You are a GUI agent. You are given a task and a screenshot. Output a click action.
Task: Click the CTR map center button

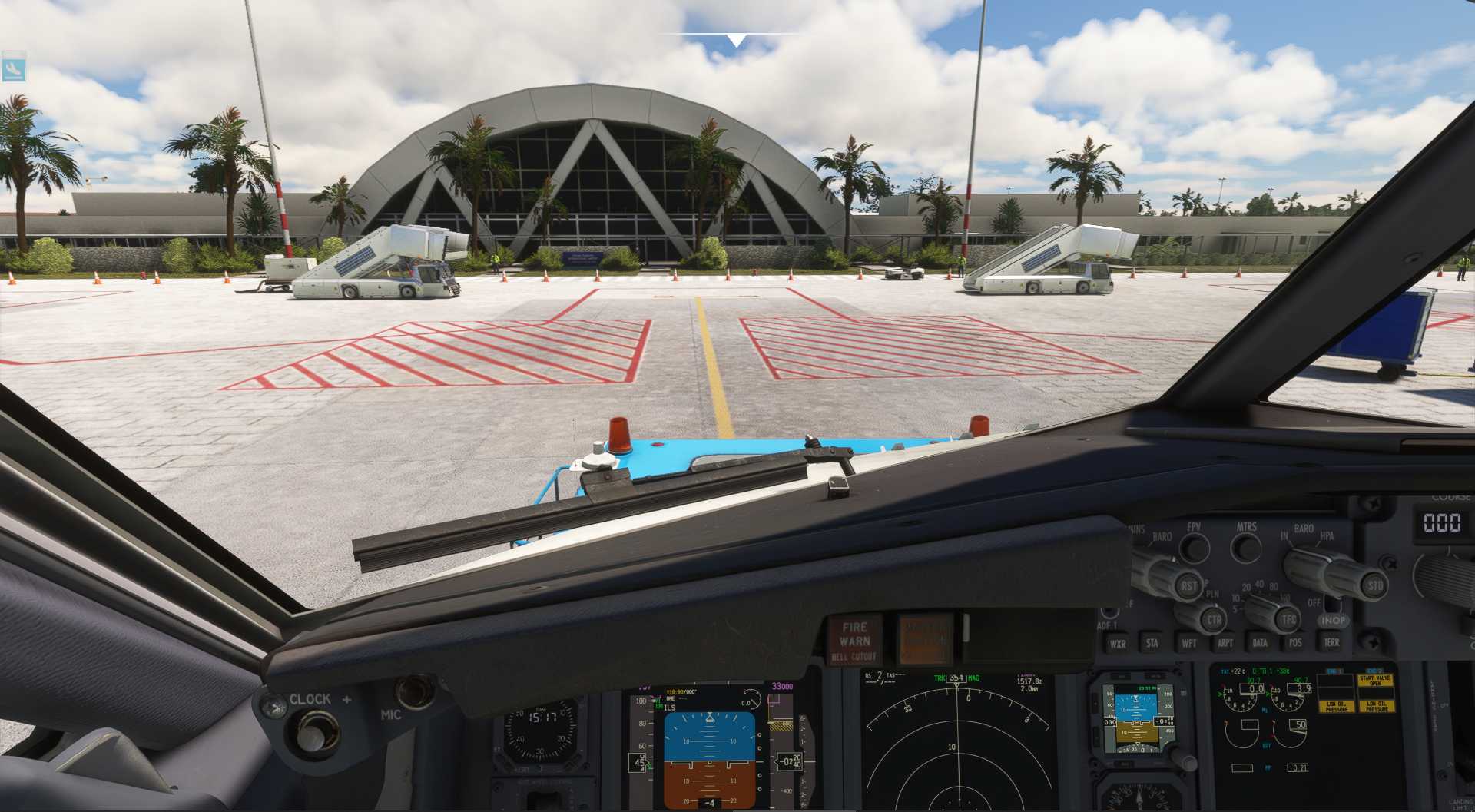tap(1214, 619)
